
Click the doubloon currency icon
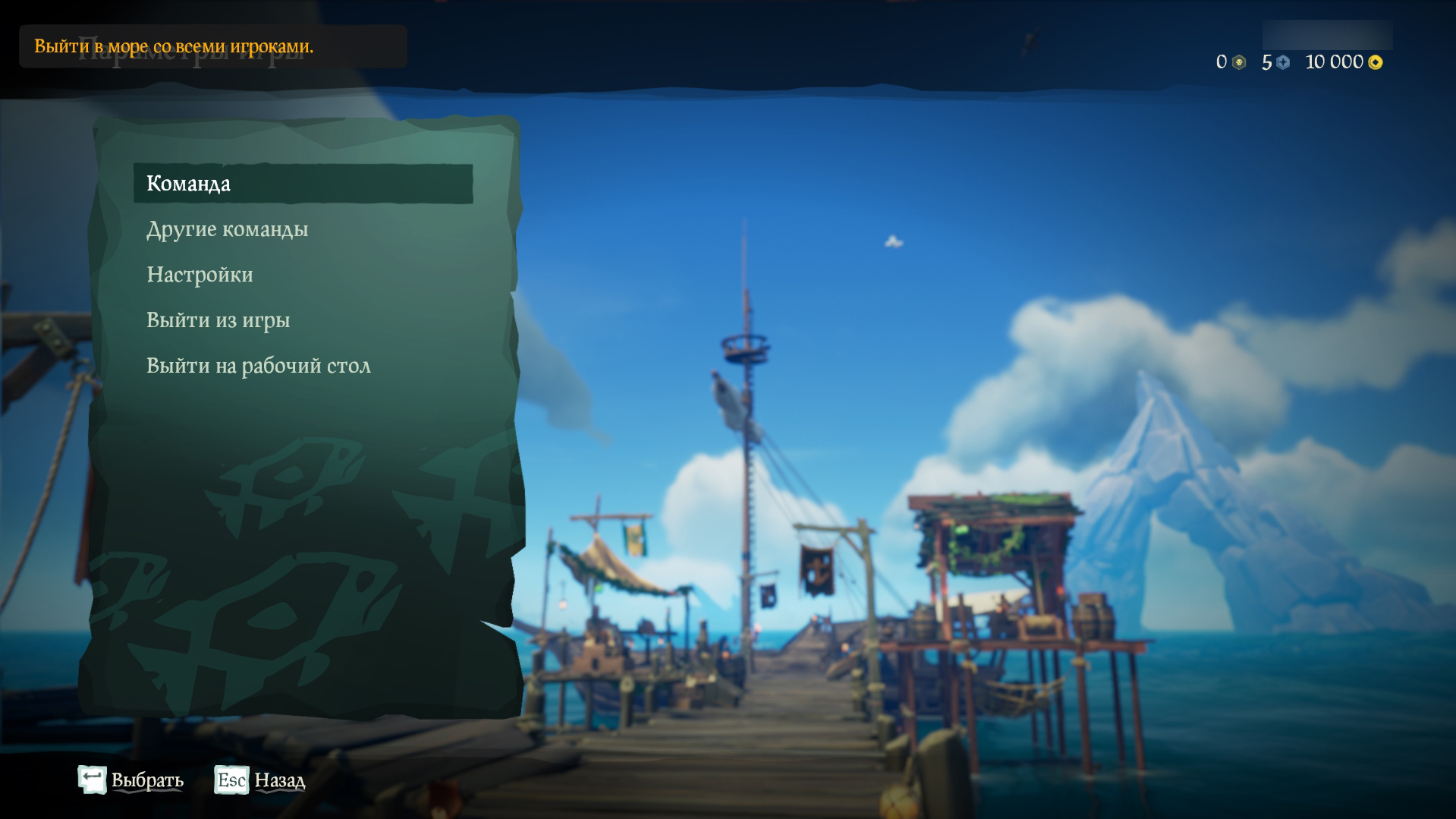tap(1237, 62)
